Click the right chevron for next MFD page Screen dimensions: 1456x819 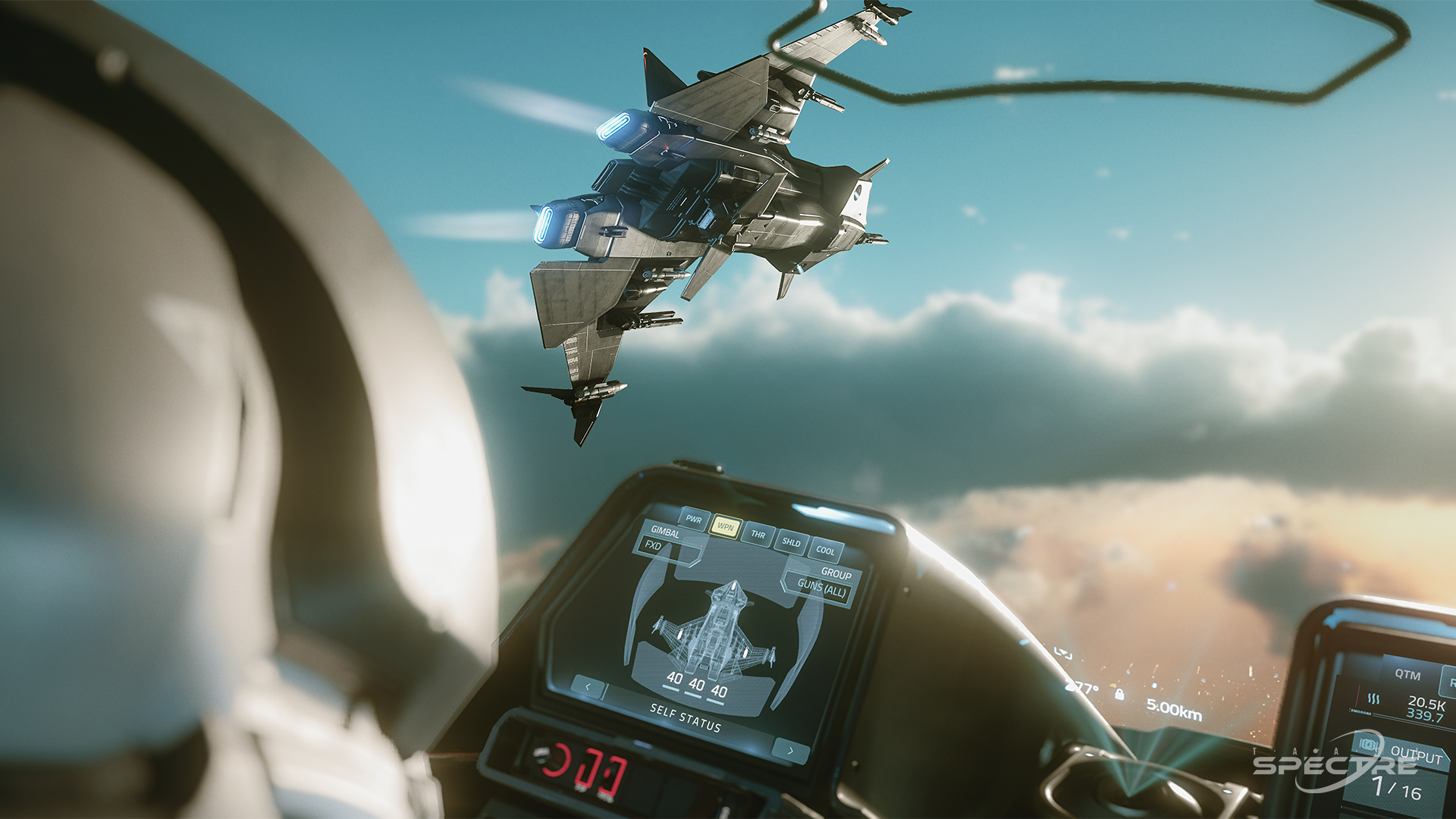pos(791,750)
